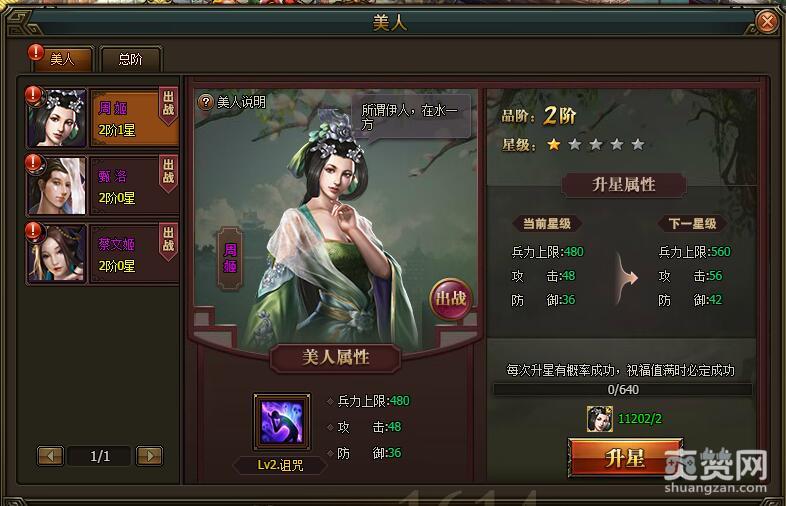Toggle 出战 on 蔡文姬's row
The height and width of the screenshot is (506, 786).
[168, 238]
